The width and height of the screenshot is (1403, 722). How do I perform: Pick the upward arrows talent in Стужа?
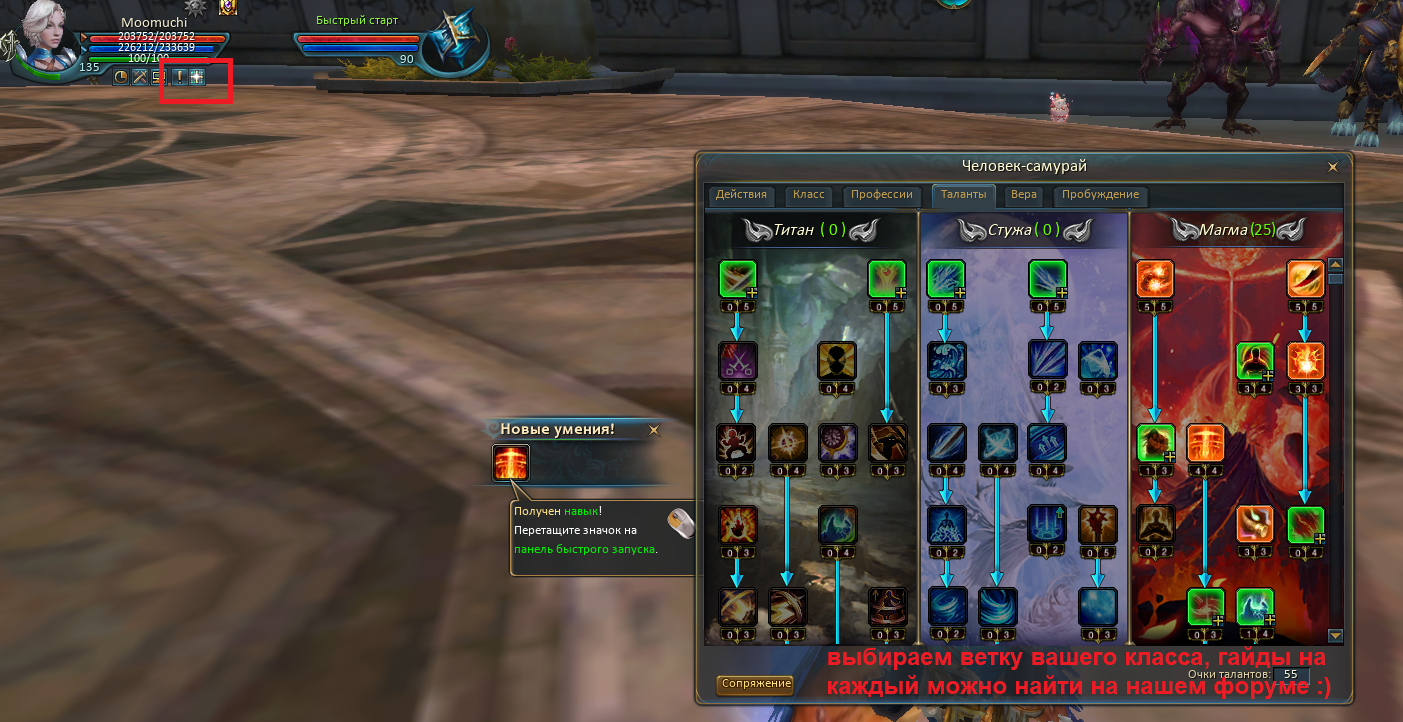click(x=1047, y=441)
